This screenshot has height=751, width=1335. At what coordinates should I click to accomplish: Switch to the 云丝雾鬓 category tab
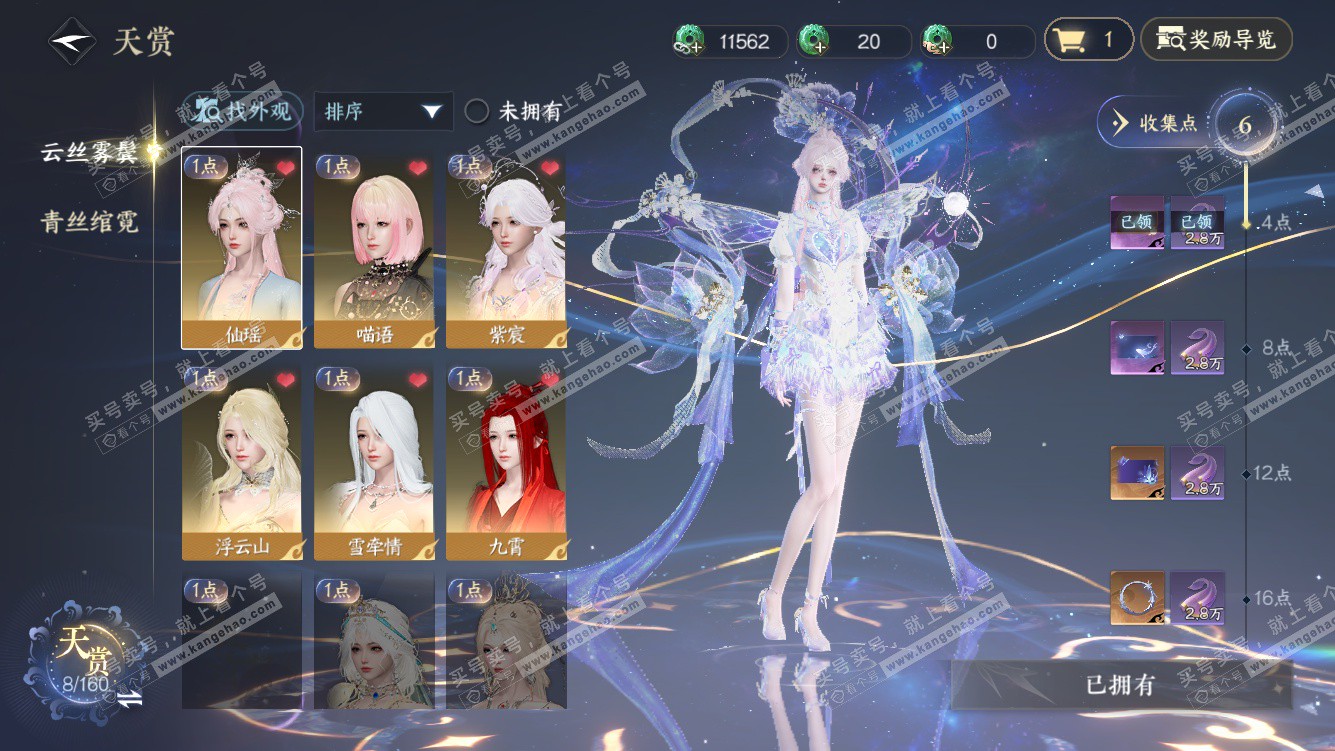[88, 152]
